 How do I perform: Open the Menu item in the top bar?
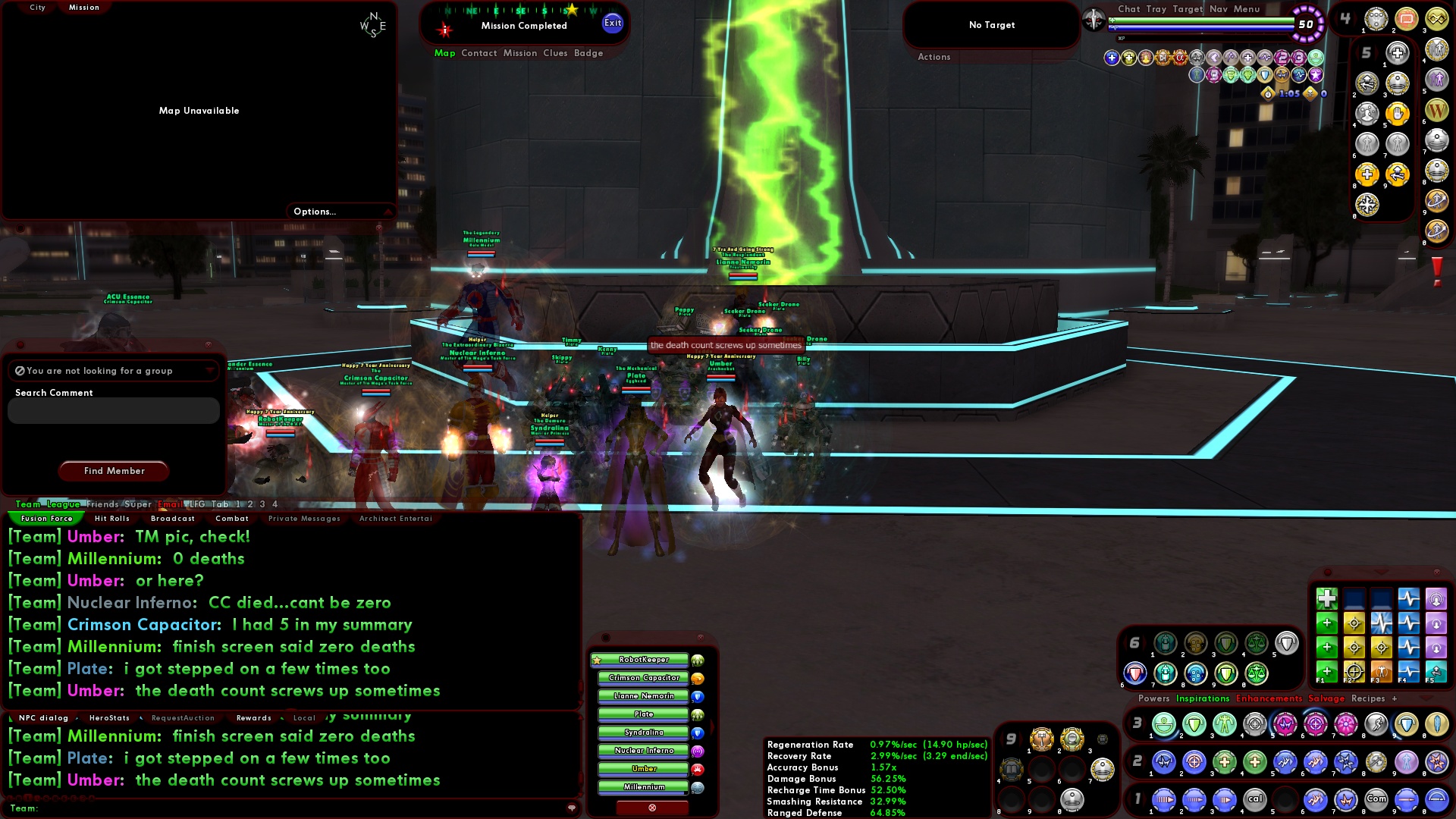(1246, 9)
